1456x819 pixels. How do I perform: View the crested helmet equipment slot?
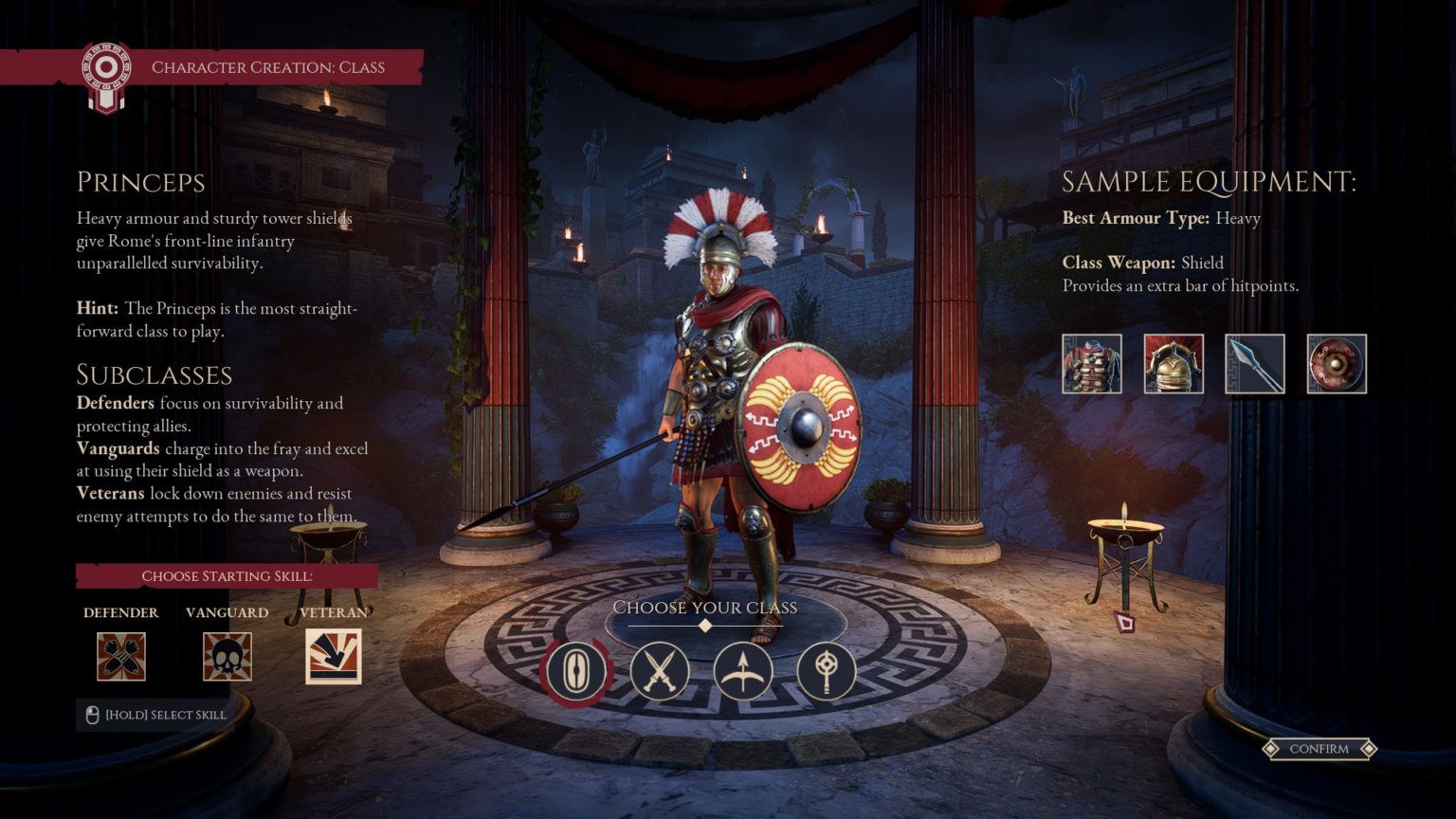(1174, 364)
